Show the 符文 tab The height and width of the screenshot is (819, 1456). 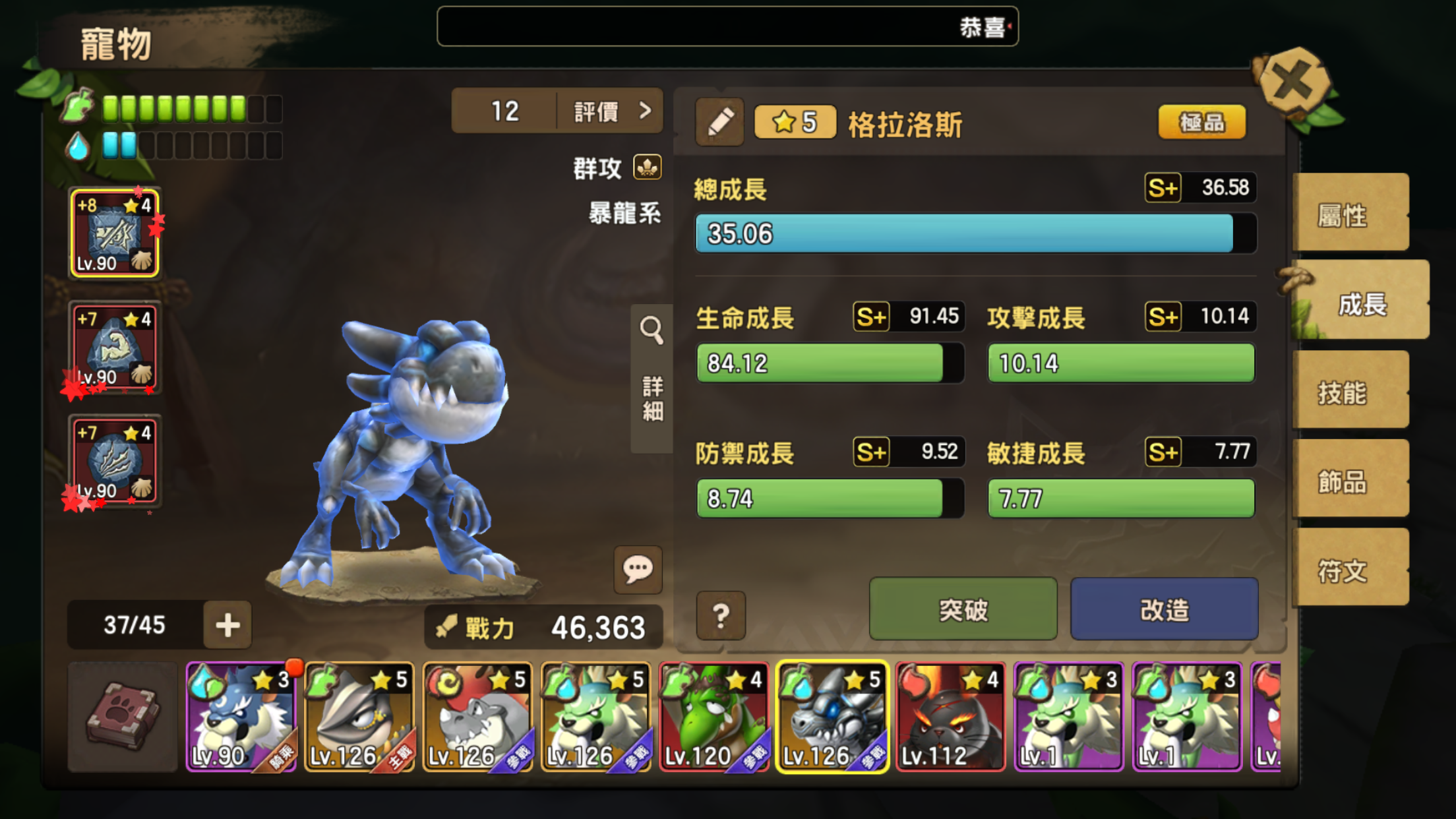(x=1349, y=570)
